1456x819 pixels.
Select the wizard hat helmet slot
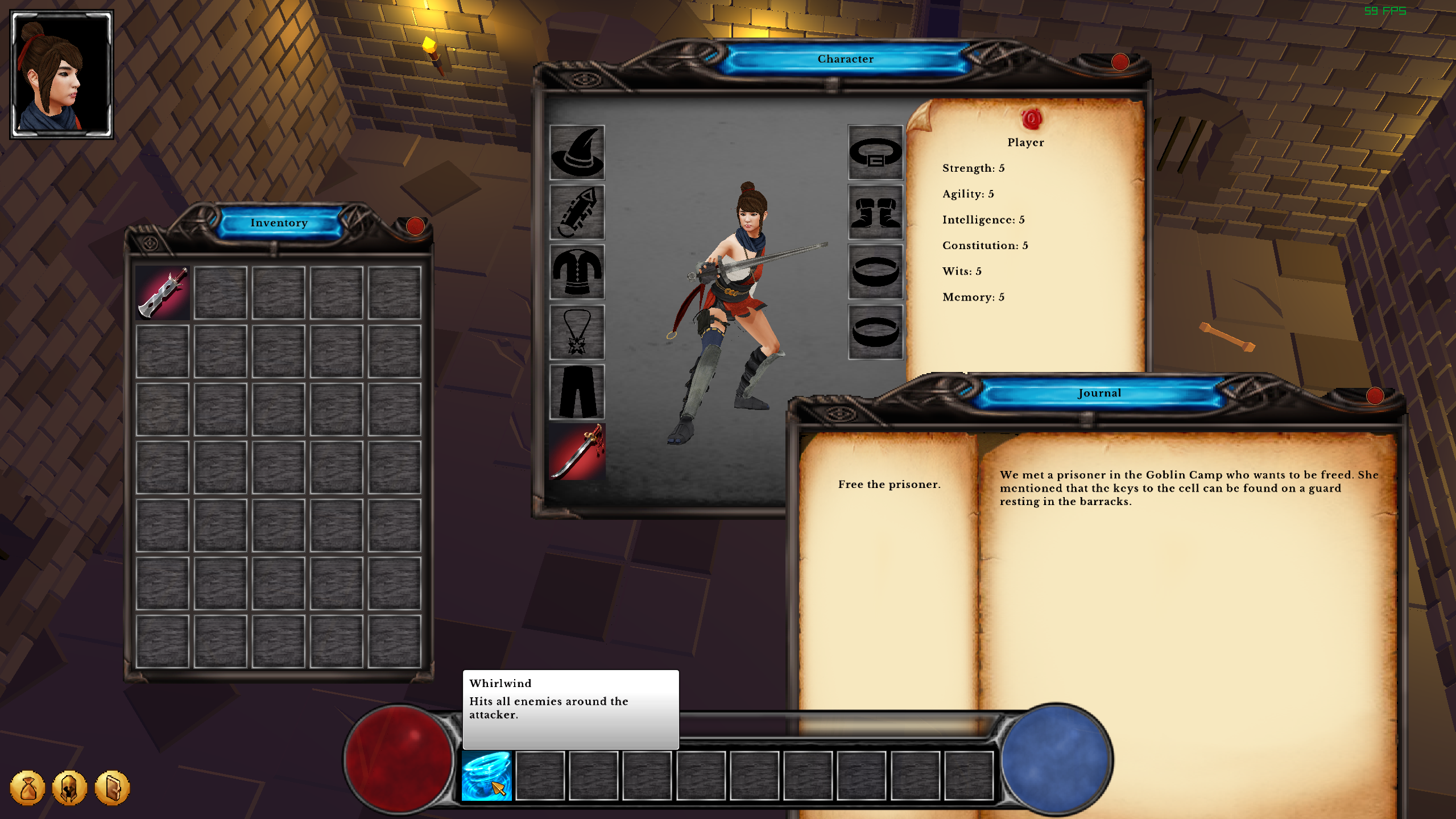pyautogui.click(x=577, y=152)
